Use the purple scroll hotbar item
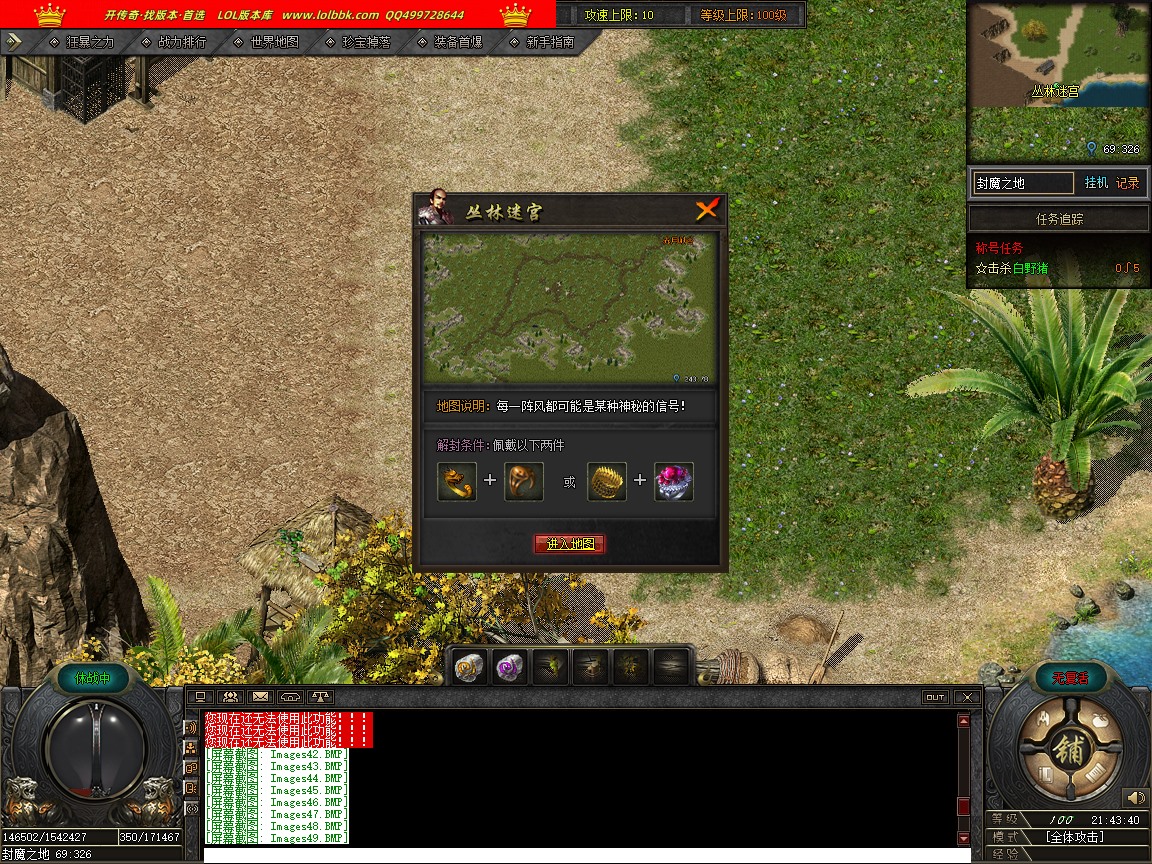This screenshot has height=864, width=1152. tap(510, 667)
